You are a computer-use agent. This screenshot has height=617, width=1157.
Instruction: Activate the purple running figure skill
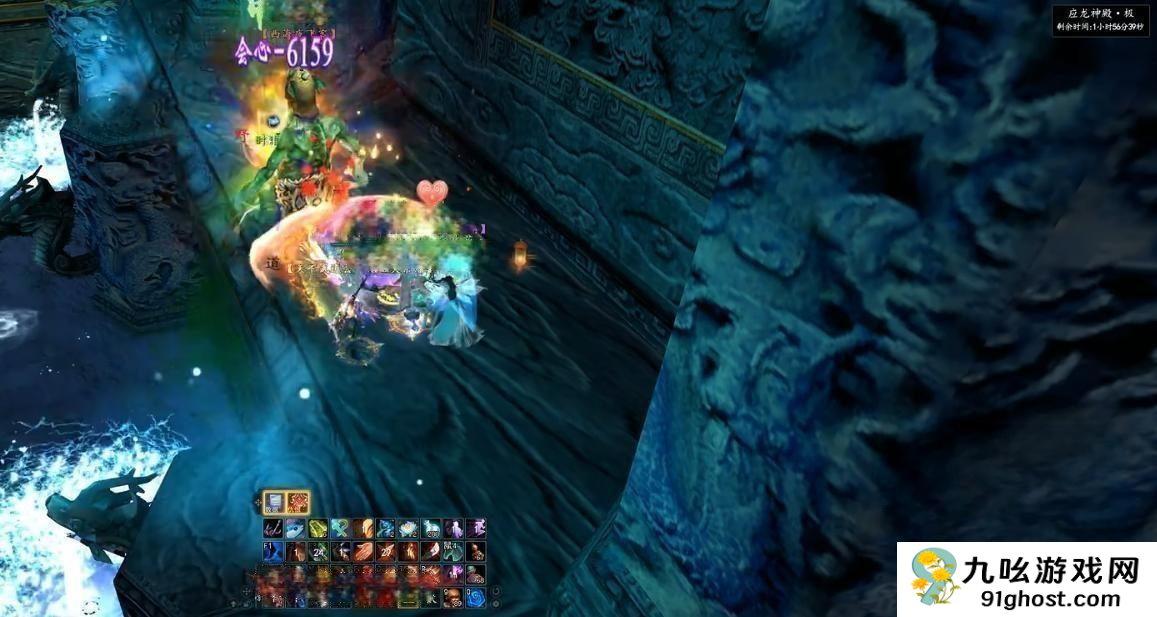tap(475, 528)
